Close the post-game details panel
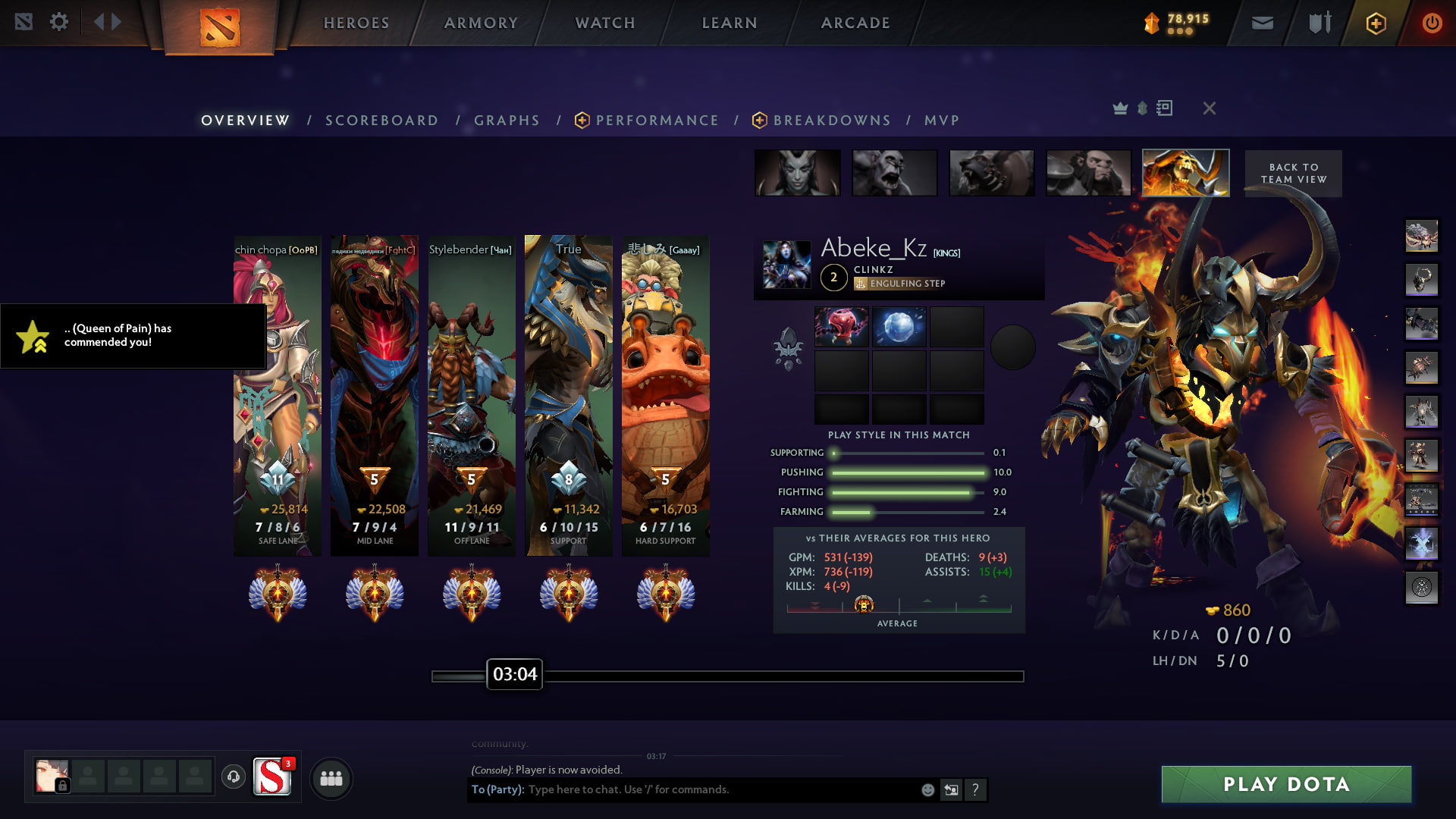 (x=1210, y=108)
